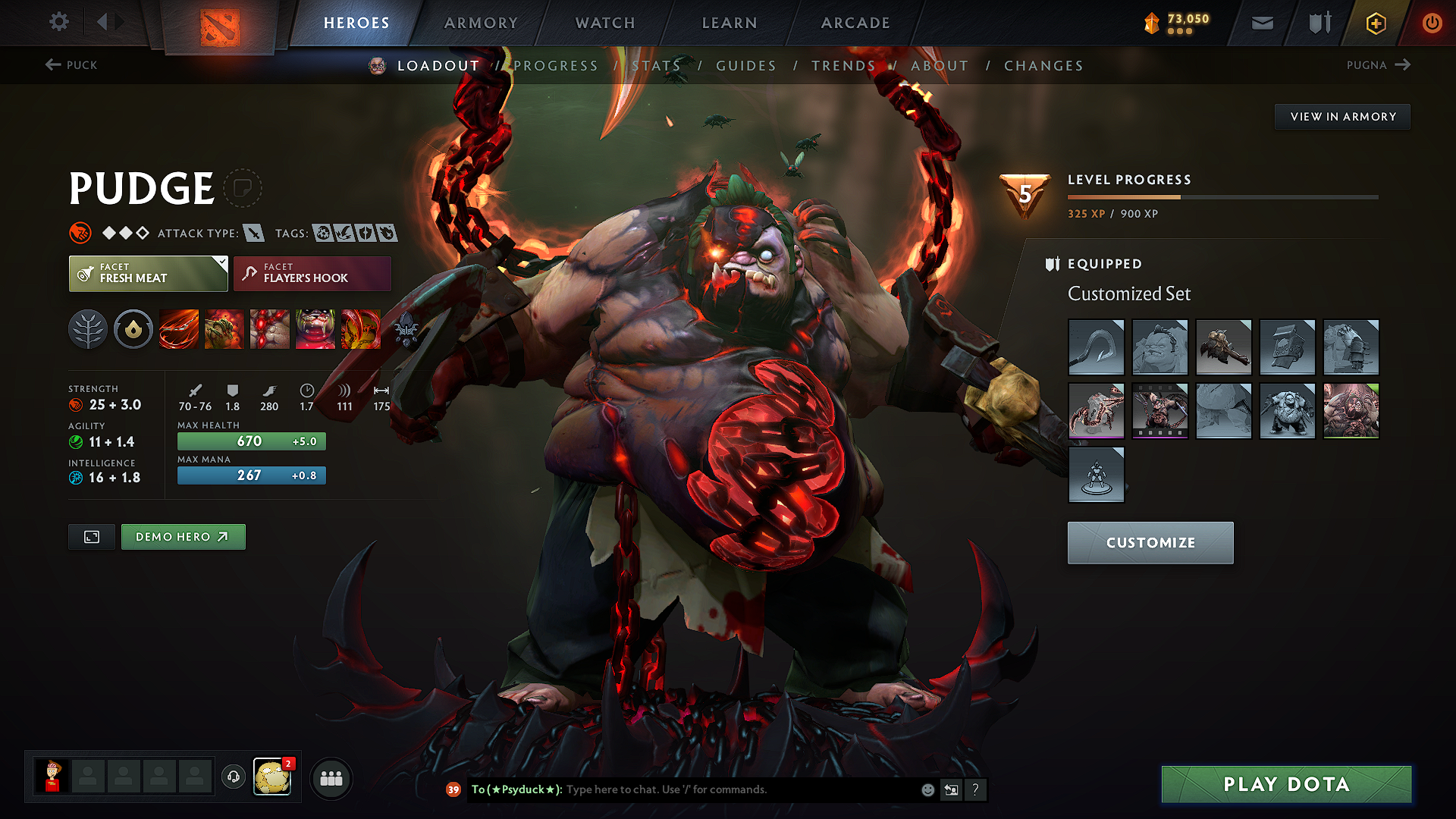Open Pudge's talent tree icon

(88, 329)
